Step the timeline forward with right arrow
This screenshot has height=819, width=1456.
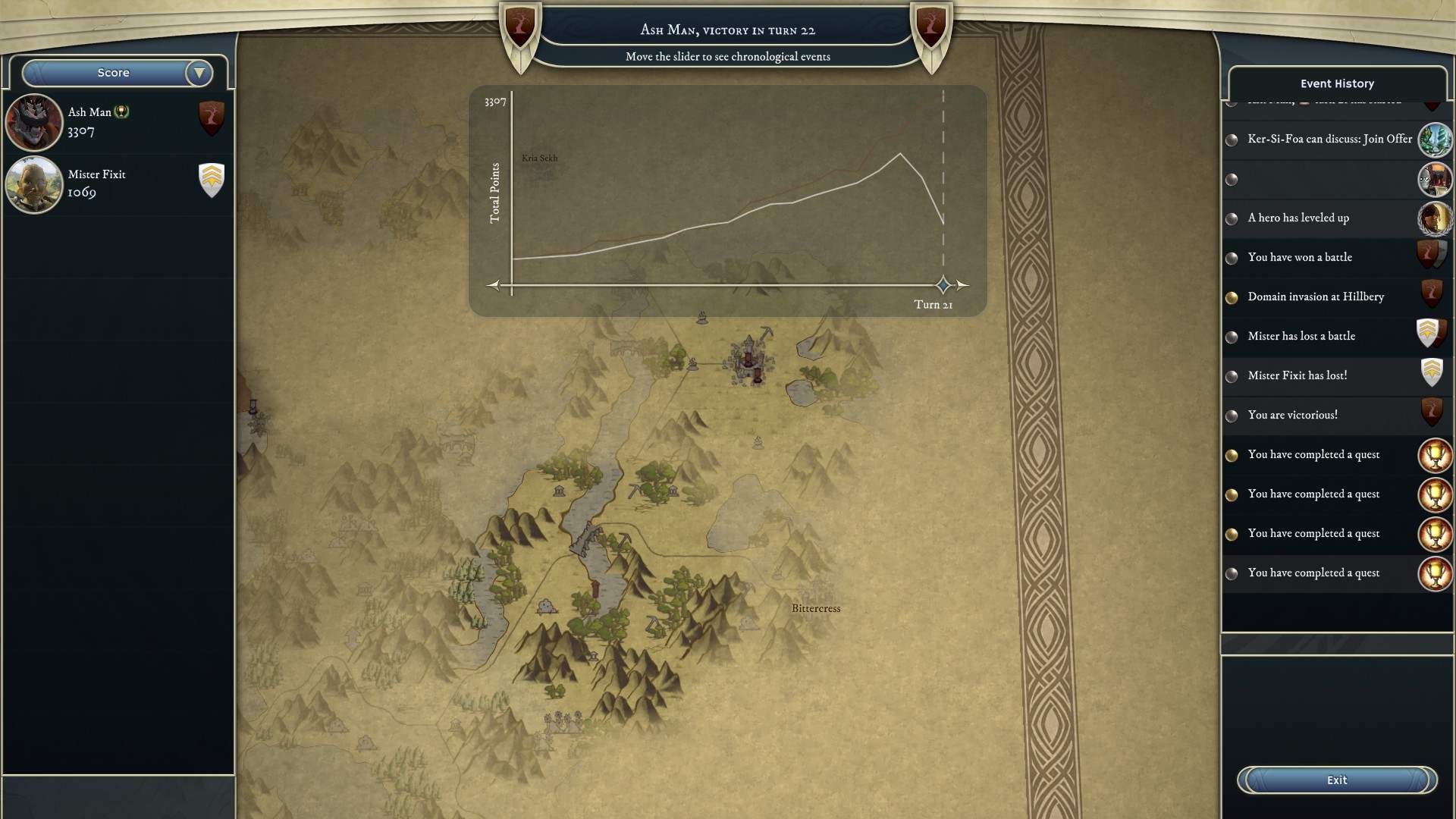[962, 285]
